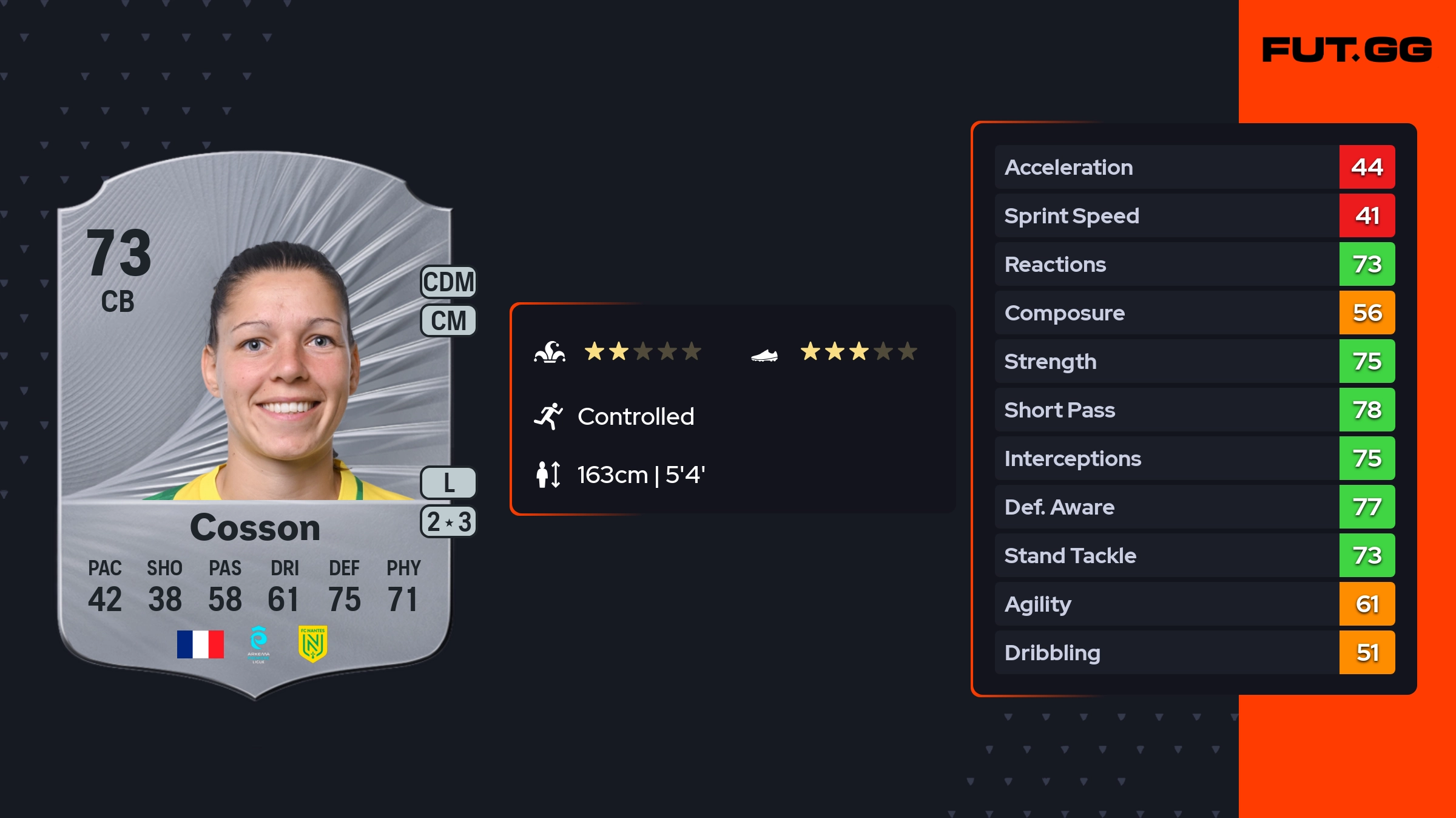The width and height of the screenshot is (1456, 818).
Task: Open the FUT.GG logo link
Action: [x=1347, y=50]
